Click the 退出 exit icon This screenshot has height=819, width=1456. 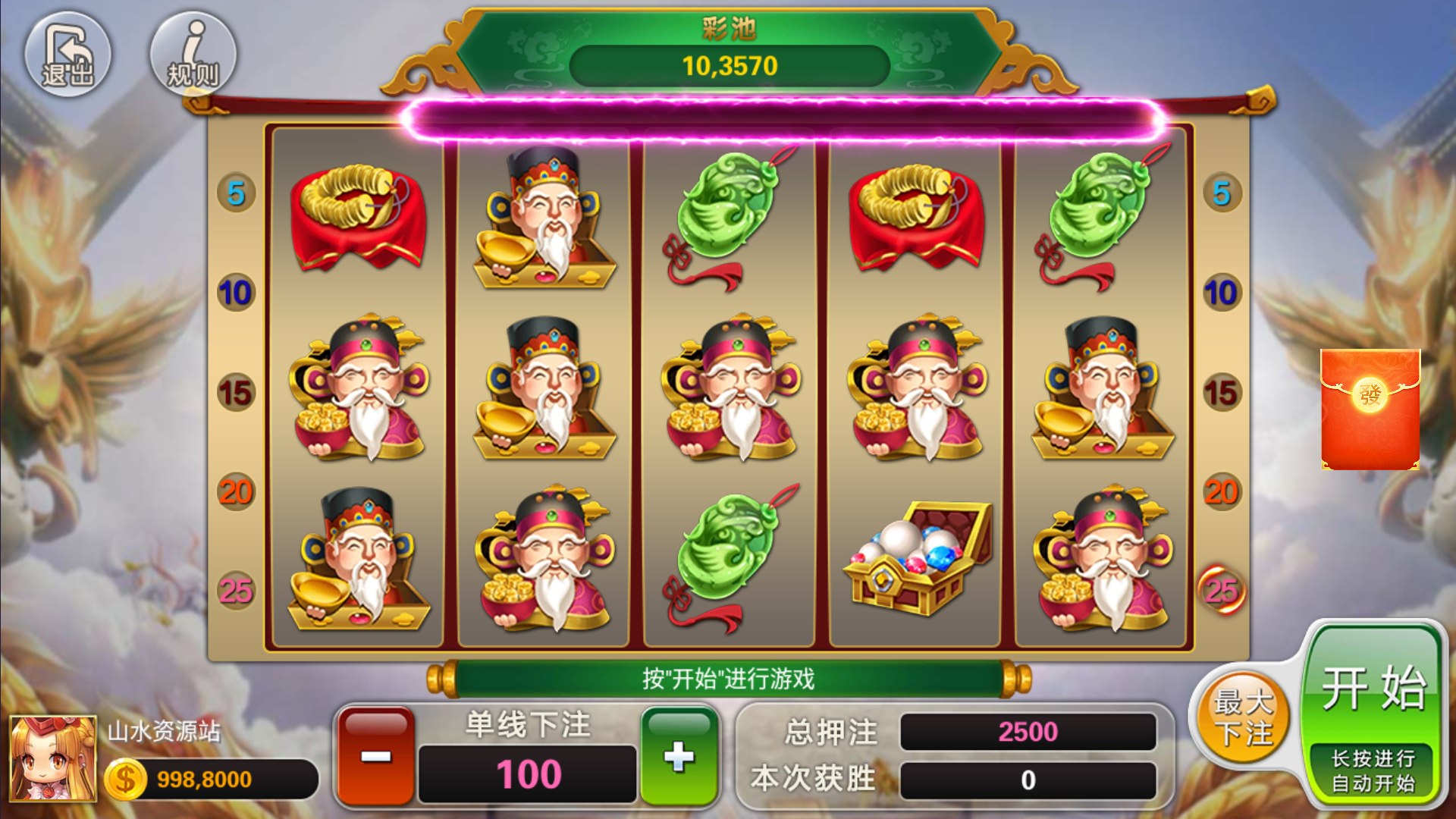tap(68, 53)
